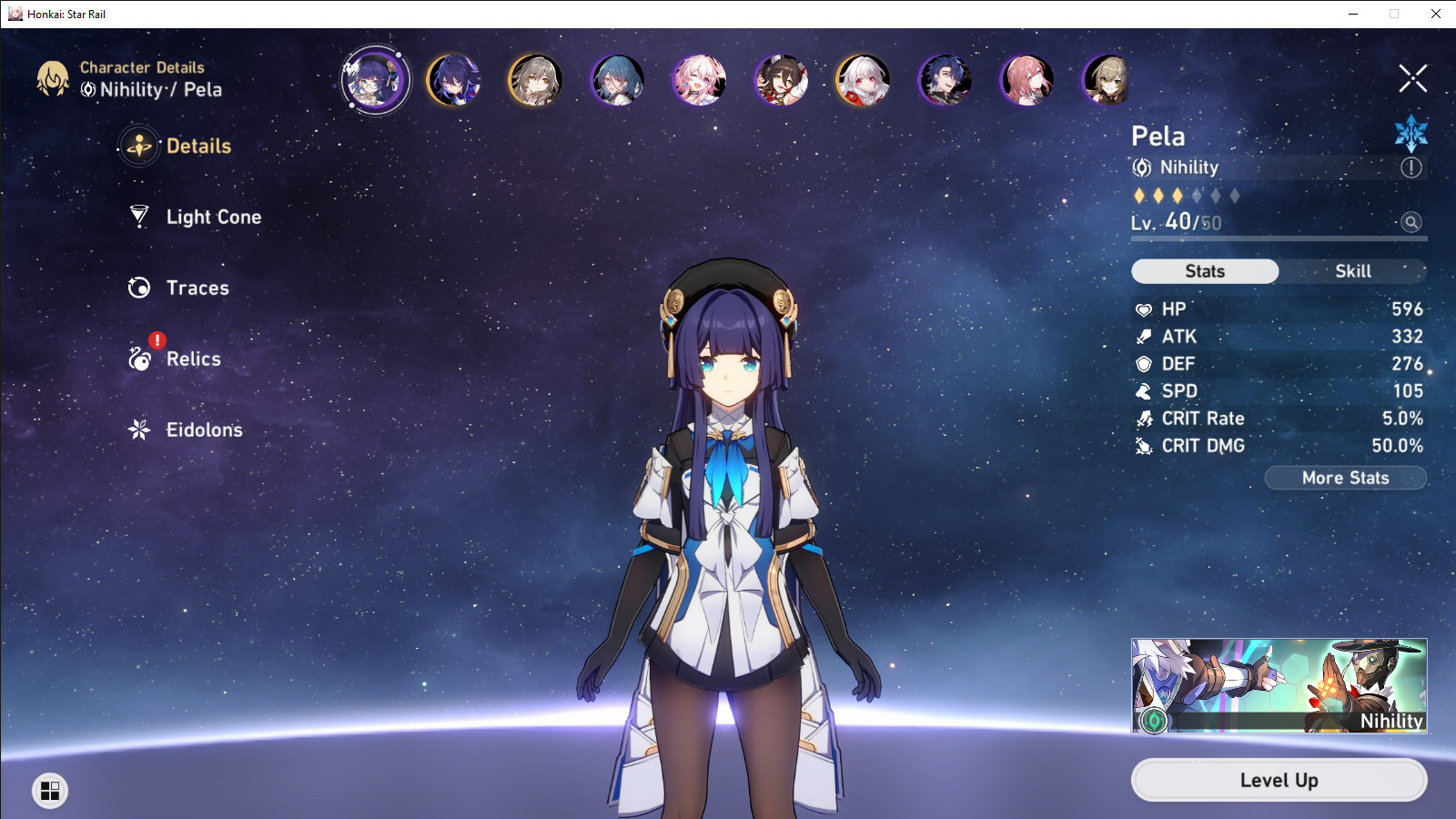Image resolution: width=1456 pixels, height=819 pixels.
Task: Select Pela's equipped Nihility Light Cone banner
Action: [x=1278, y=685]
